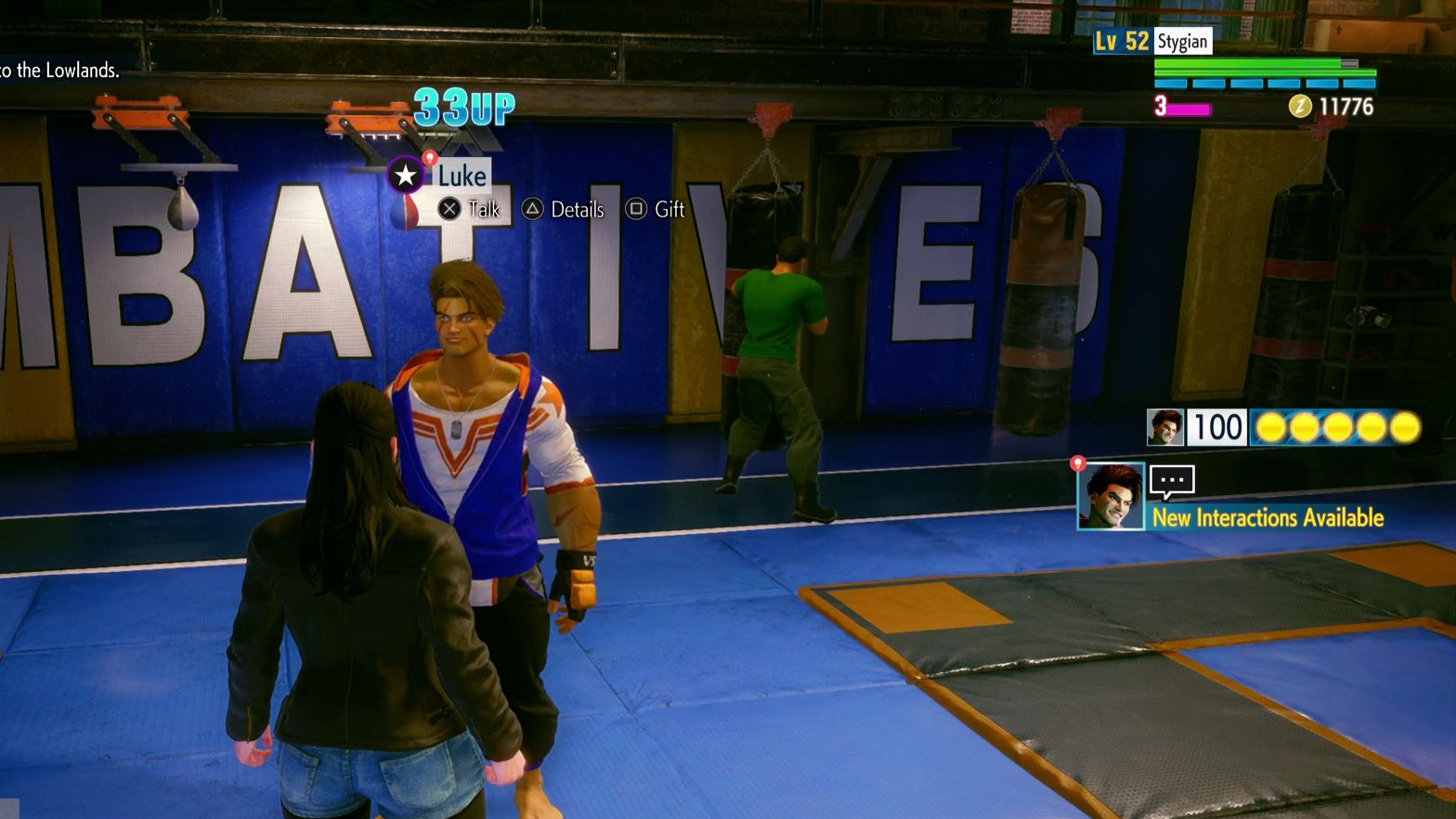The width and height of the screenshot is (1456, 819).
Task: Click the triangle Details button icon
Action: click(x=532, y=209)
